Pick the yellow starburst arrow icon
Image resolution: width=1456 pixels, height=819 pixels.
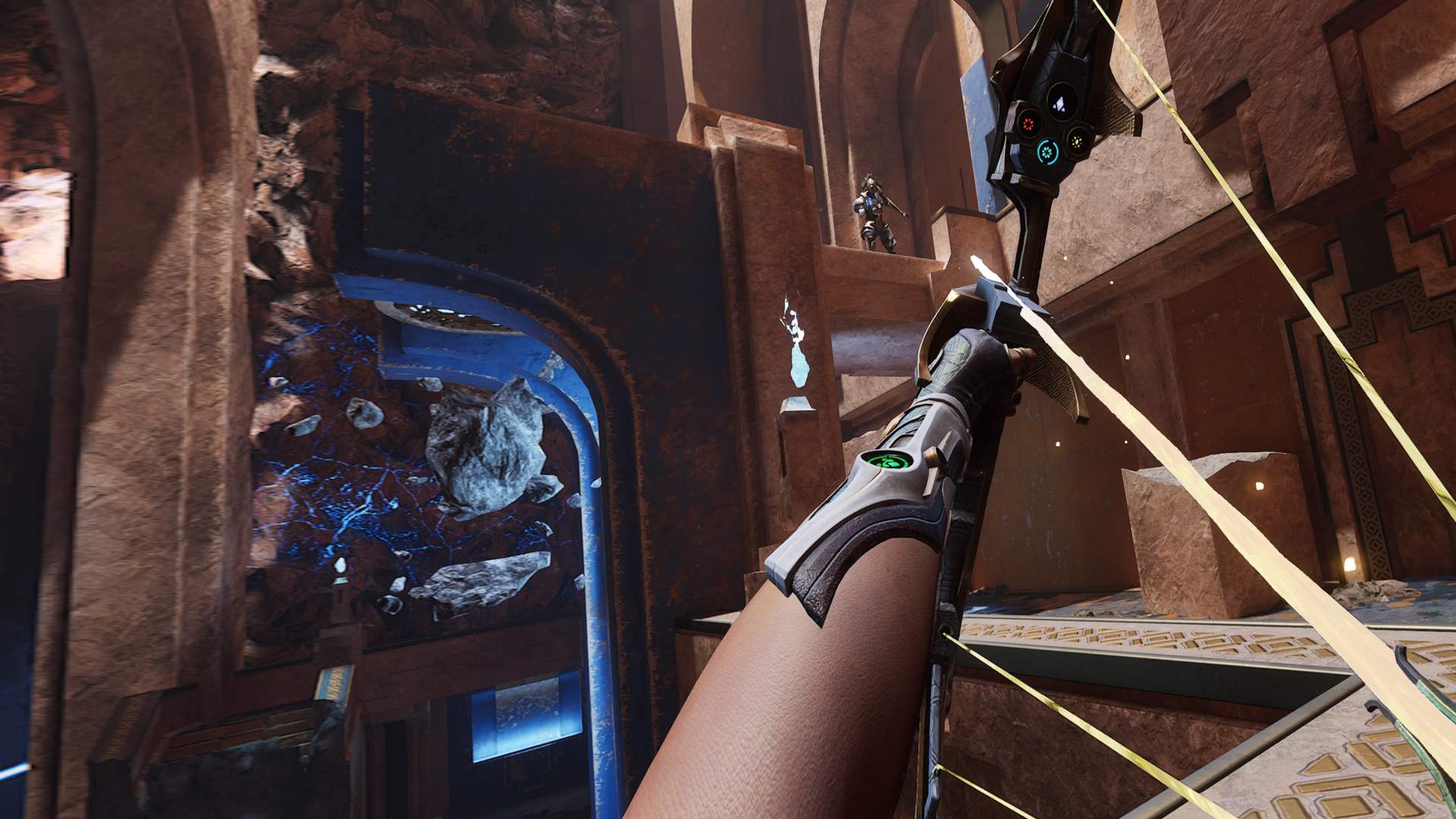click(1076, 140)
